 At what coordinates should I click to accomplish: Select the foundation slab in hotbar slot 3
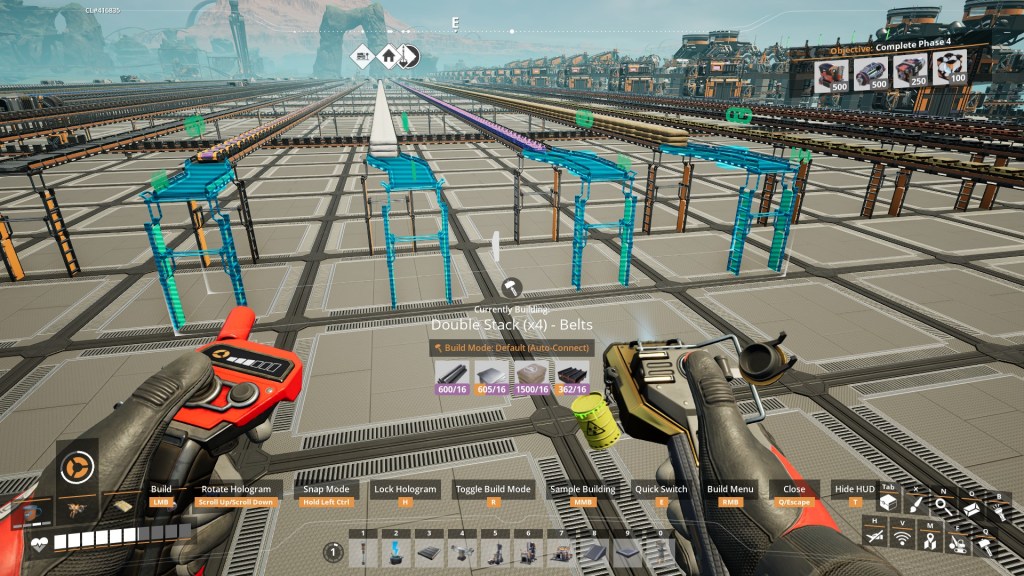click(x=428, y=552)
